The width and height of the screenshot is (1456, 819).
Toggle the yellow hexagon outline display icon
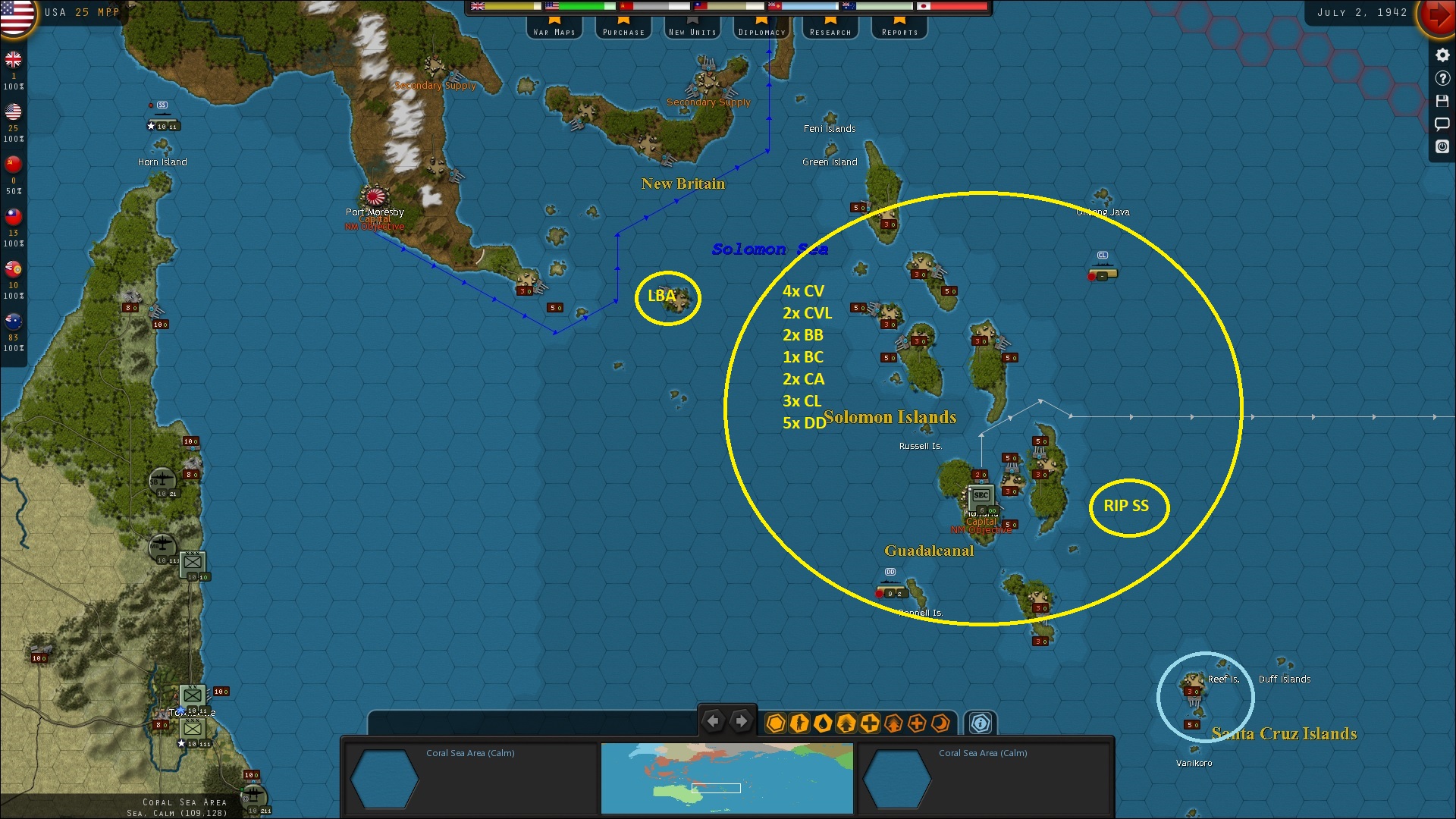[775, 724]
